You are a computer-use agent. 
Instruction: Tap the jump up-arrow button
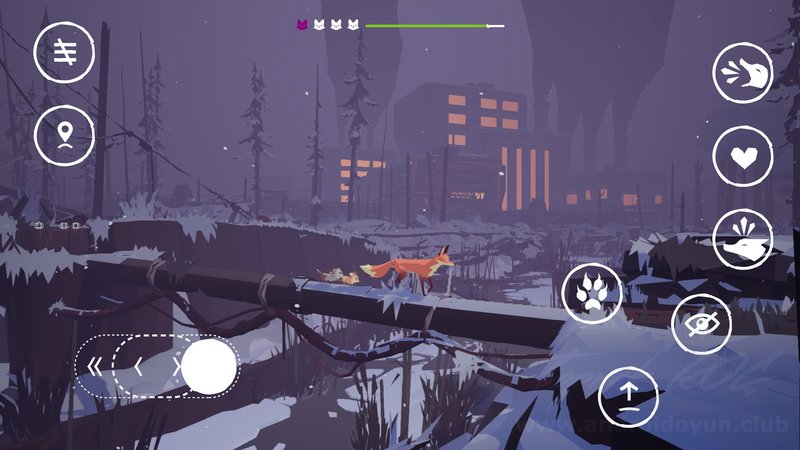629,397
